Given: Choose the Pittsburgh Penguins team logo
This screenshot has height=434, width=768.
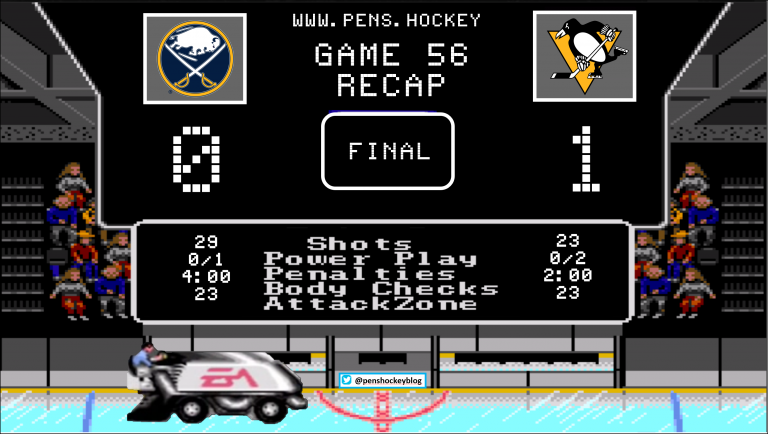Looking at the screenshot, I should [x=583, y=57].
